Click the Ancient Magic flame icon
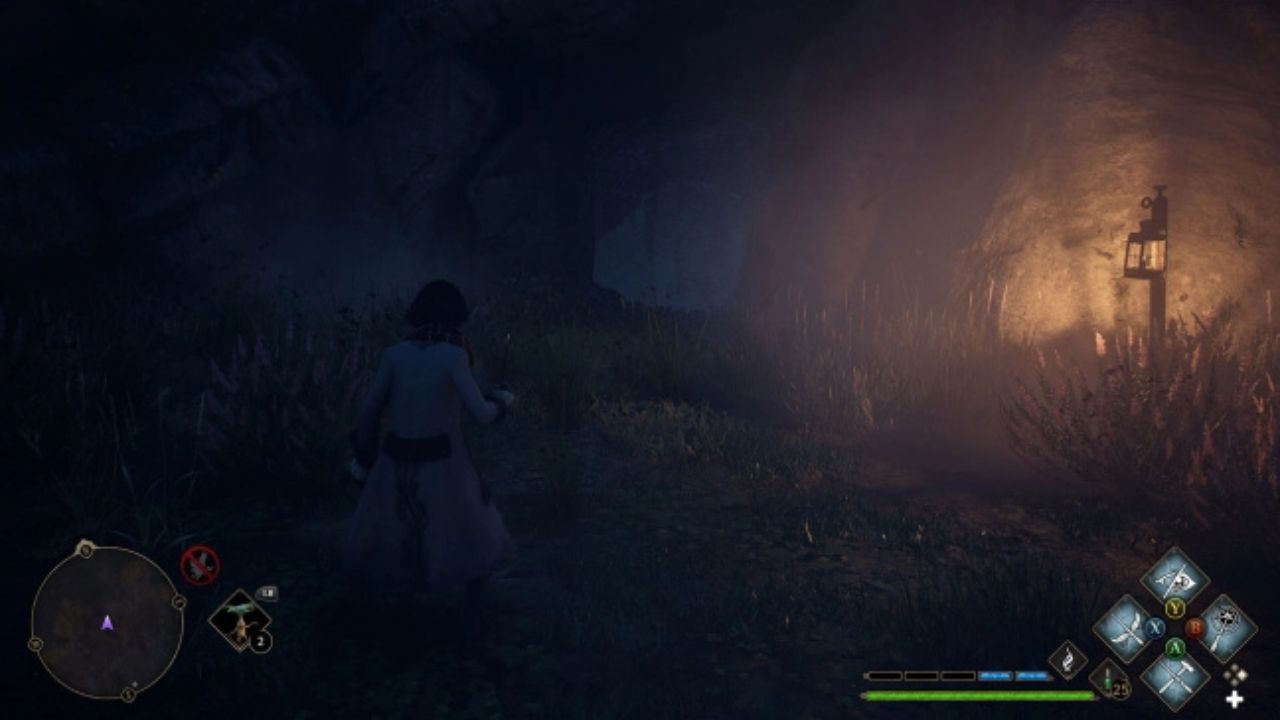Viewport: 1280px width, 720px height. [1068, 659]
